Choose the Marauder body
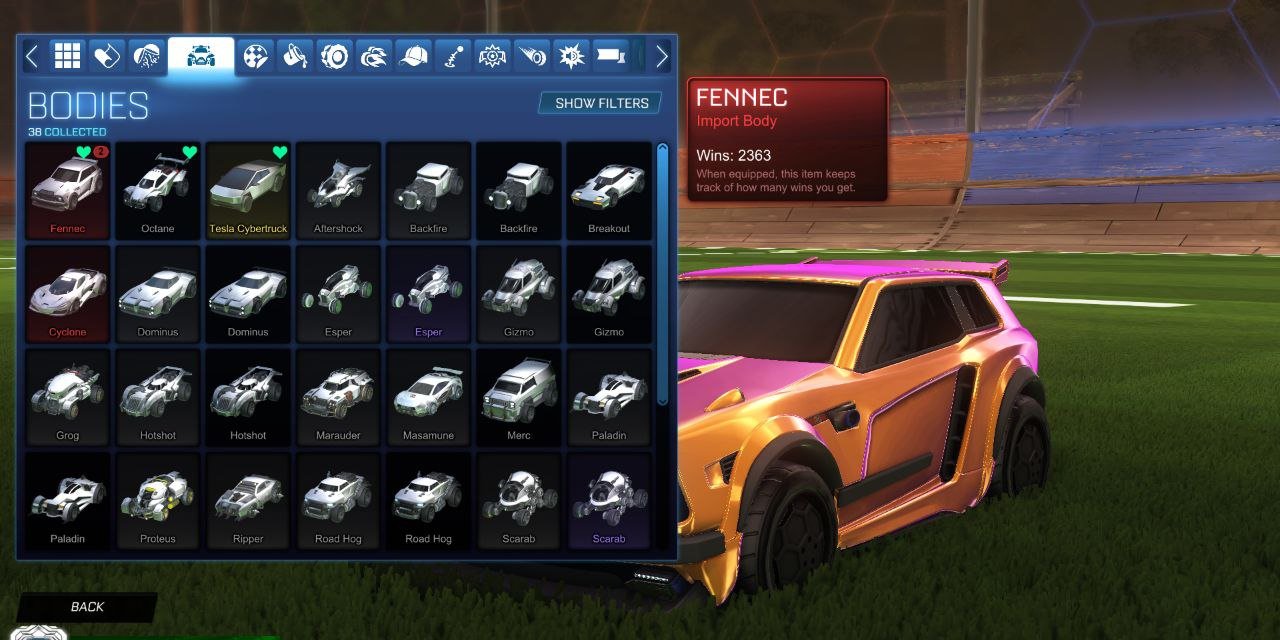 coord(338,398)
